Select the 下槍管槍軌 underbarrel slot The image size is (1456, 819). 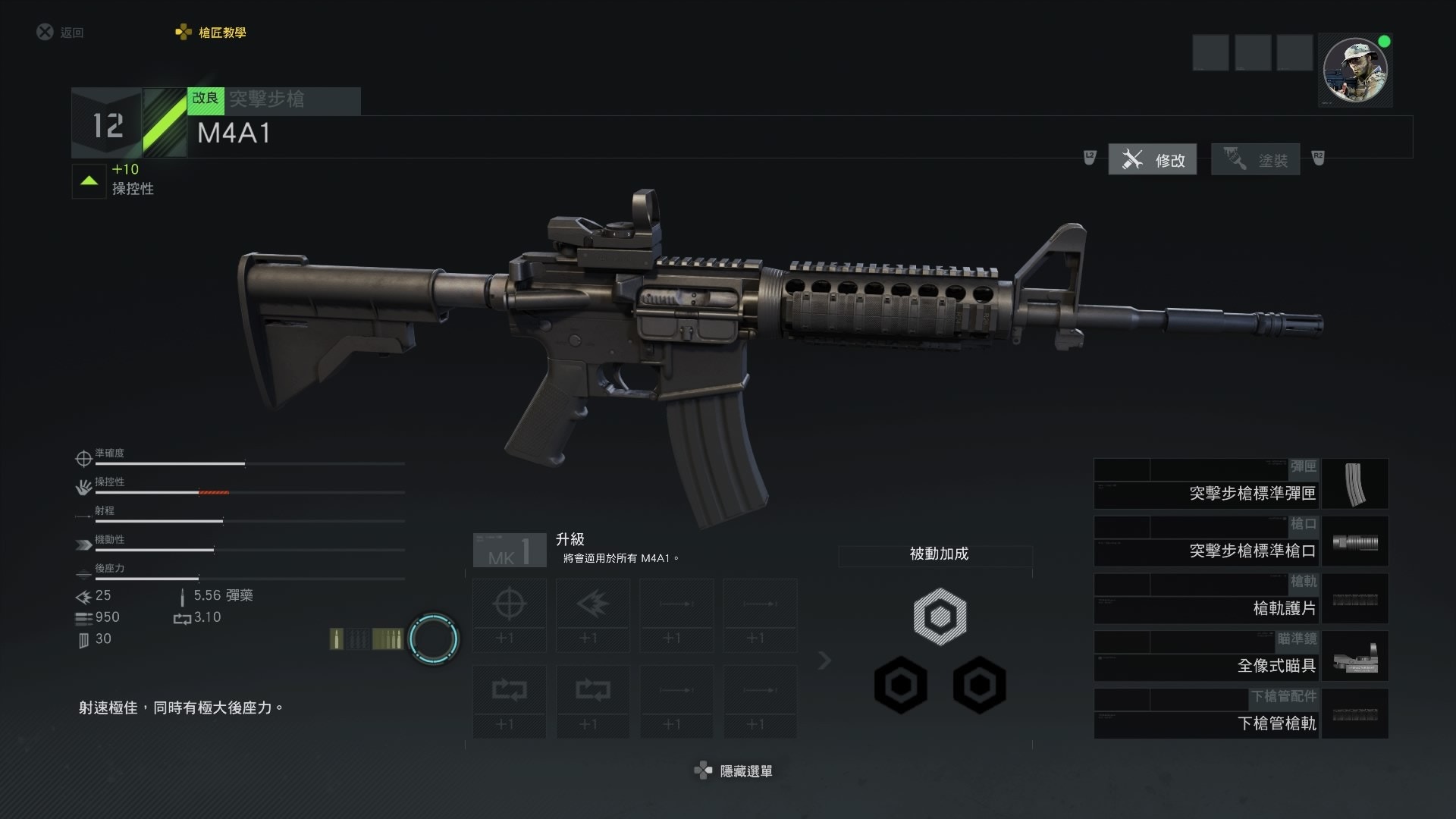click(x=1241, y=714)
